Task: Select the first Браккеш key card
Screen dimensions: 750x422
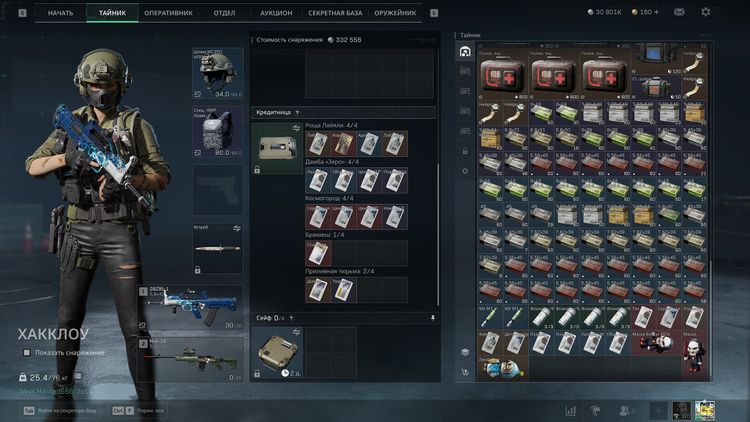Action: [x=316, y=253]
